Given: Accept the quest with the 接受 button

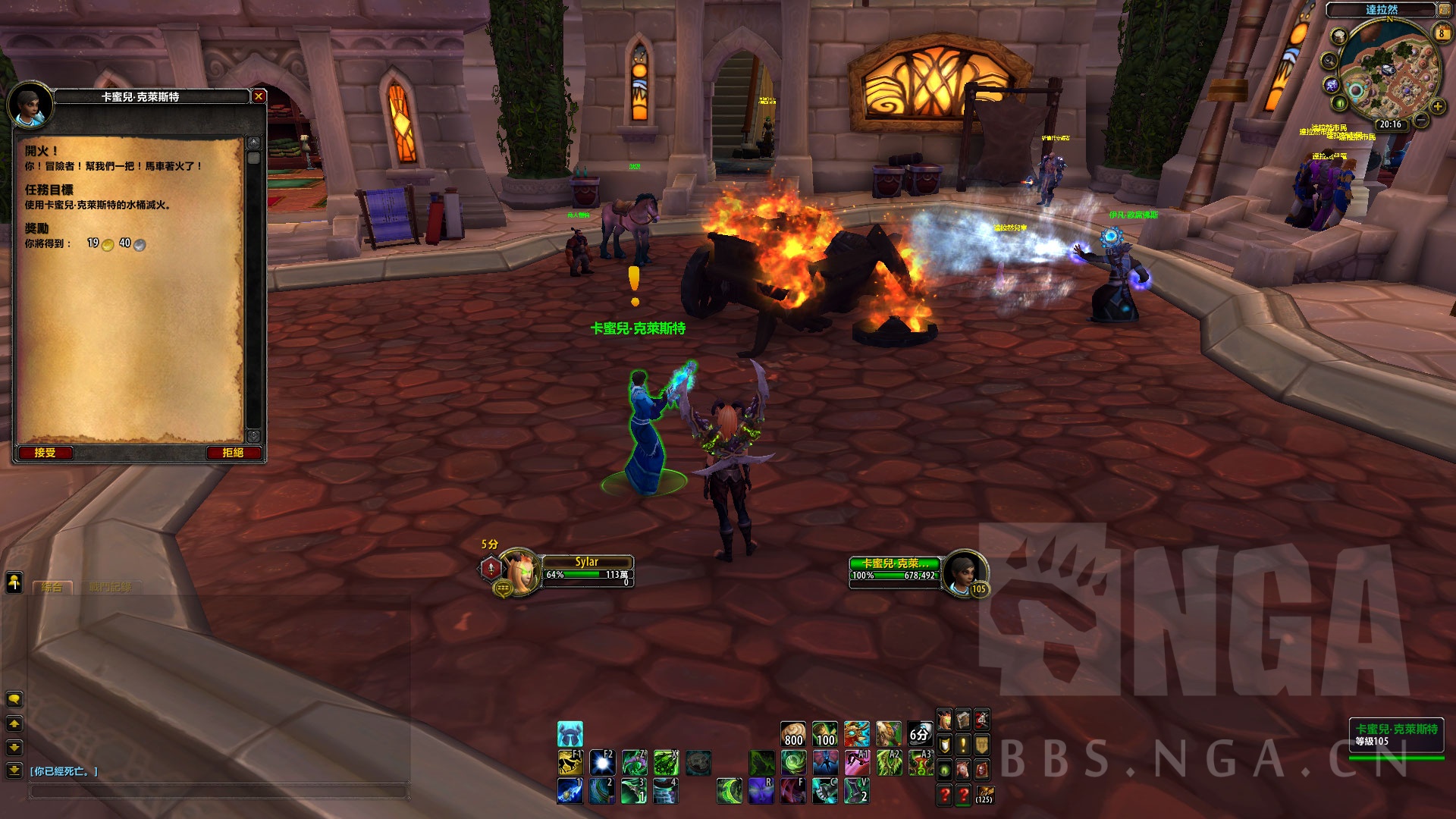Looking at the screenshot, I should pyautogui.click(x=45, y=453).
